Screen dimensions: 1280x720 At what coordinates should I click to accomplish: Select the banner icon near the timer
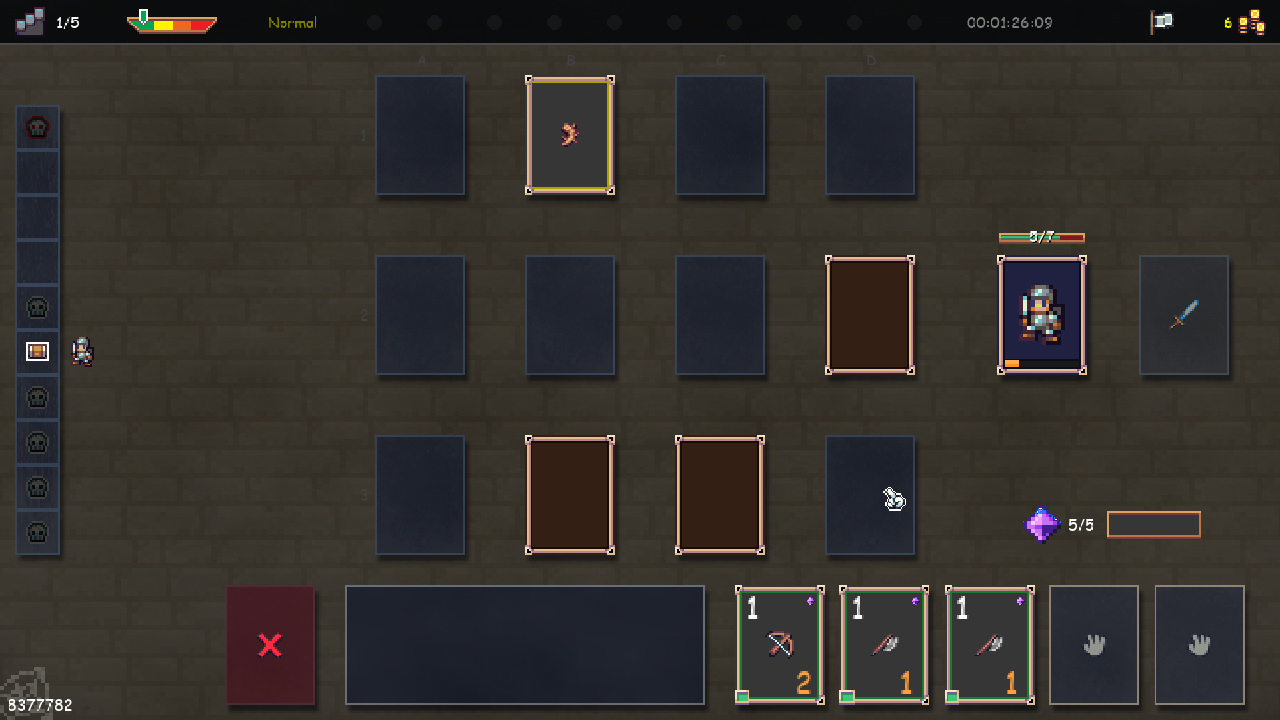[x=1161, y=21]
